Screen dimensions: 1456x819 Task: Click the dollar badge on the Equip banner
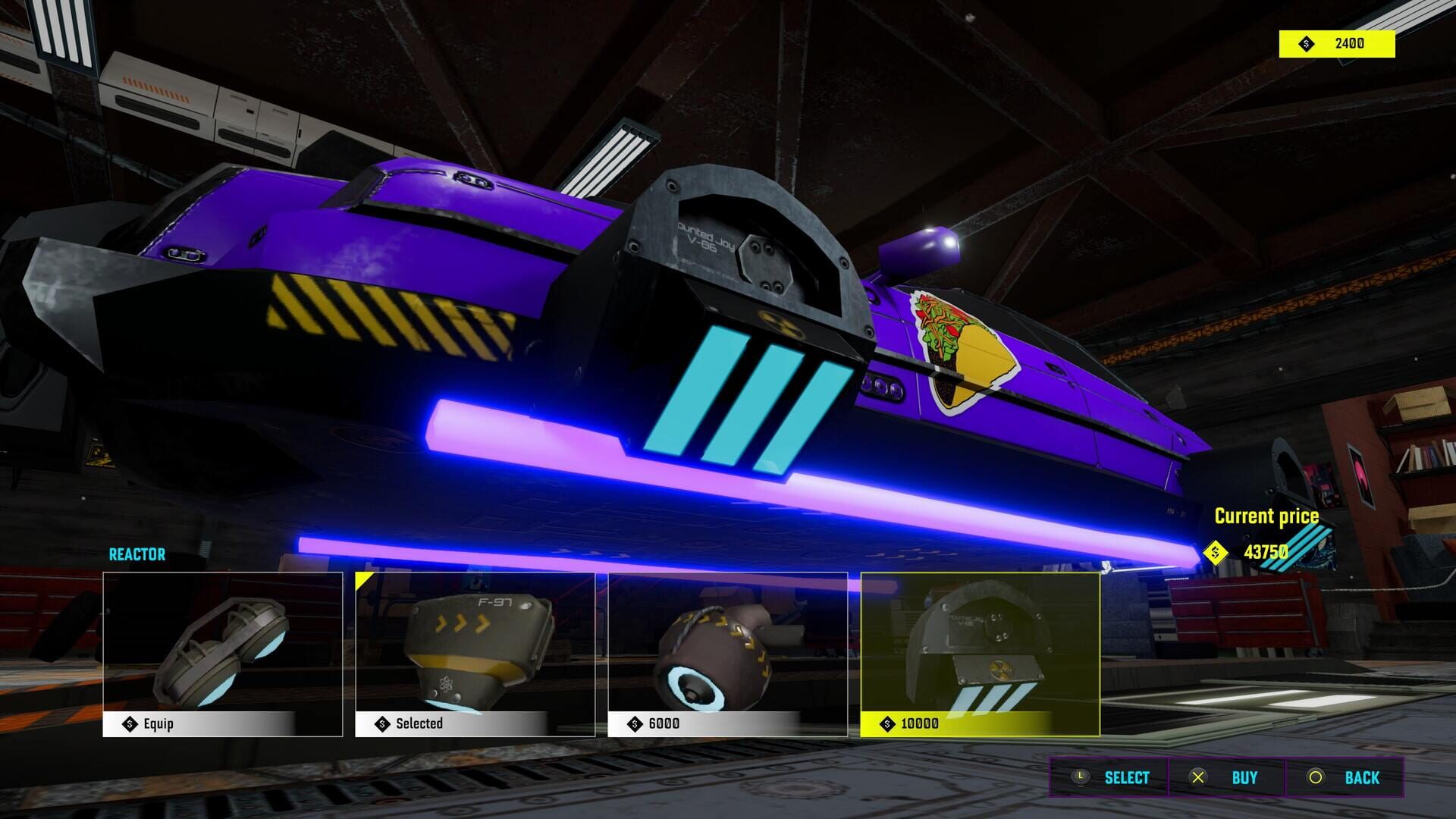130,723
